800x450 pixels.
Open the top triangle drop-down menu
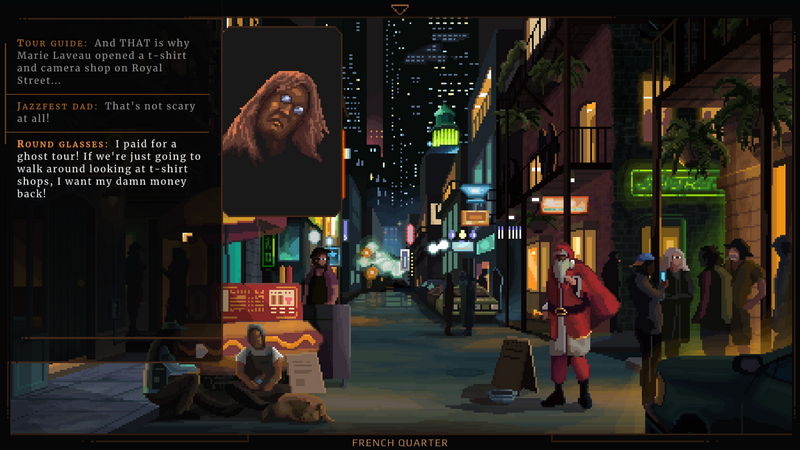click(x=400, y=10)
